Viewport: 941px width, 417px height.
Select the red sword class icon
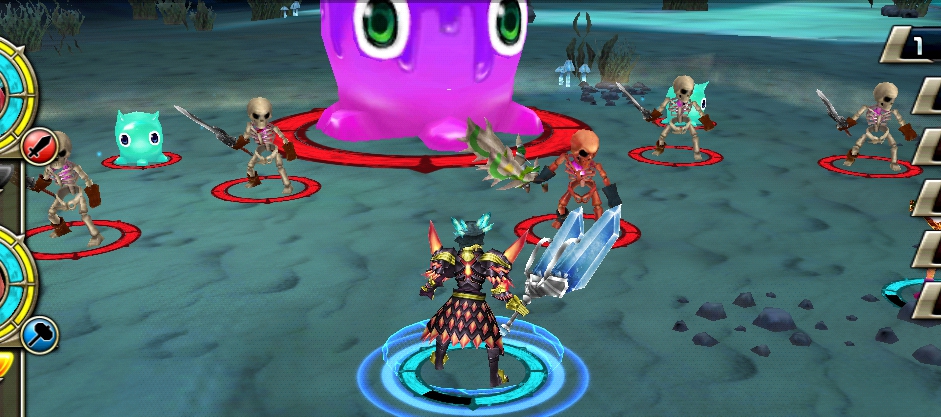[x=38, y=145]
